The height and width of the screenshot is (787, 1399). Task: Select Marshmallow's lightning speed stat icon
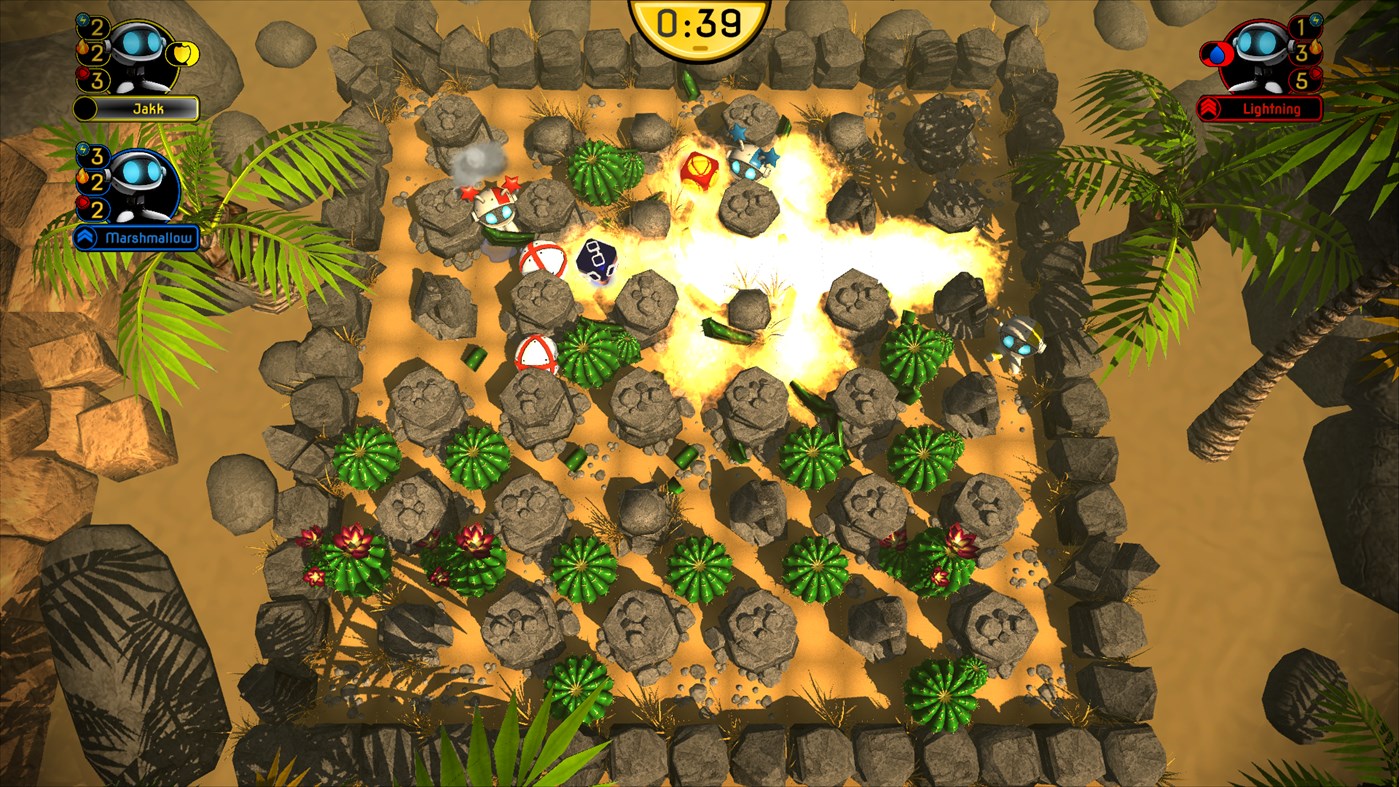[x=82, y=150]
